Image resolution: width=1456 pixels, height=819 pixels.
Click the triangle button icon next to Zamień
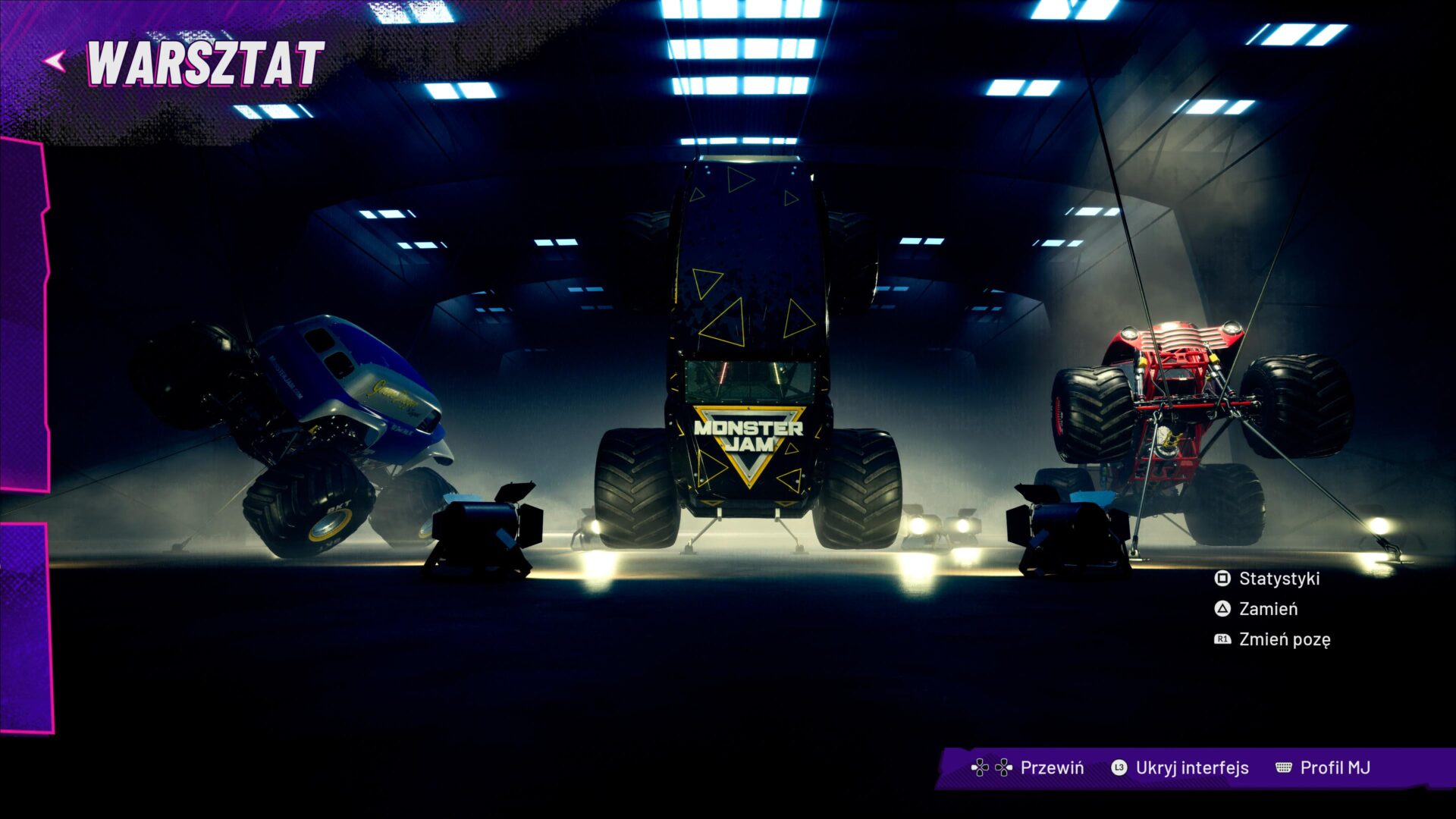click(1222, 608)
